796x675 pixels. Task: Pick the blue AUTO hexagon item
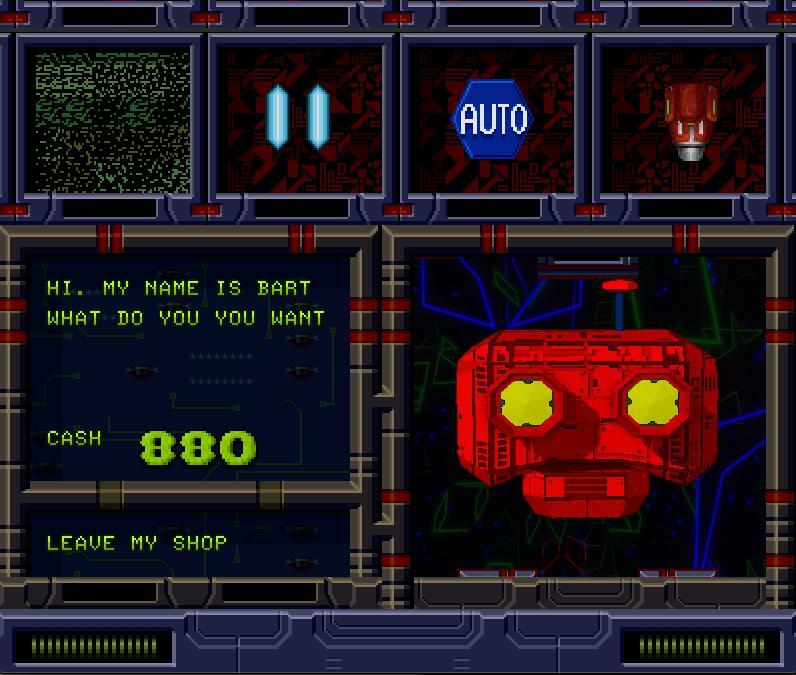click(x=492, y=120)
